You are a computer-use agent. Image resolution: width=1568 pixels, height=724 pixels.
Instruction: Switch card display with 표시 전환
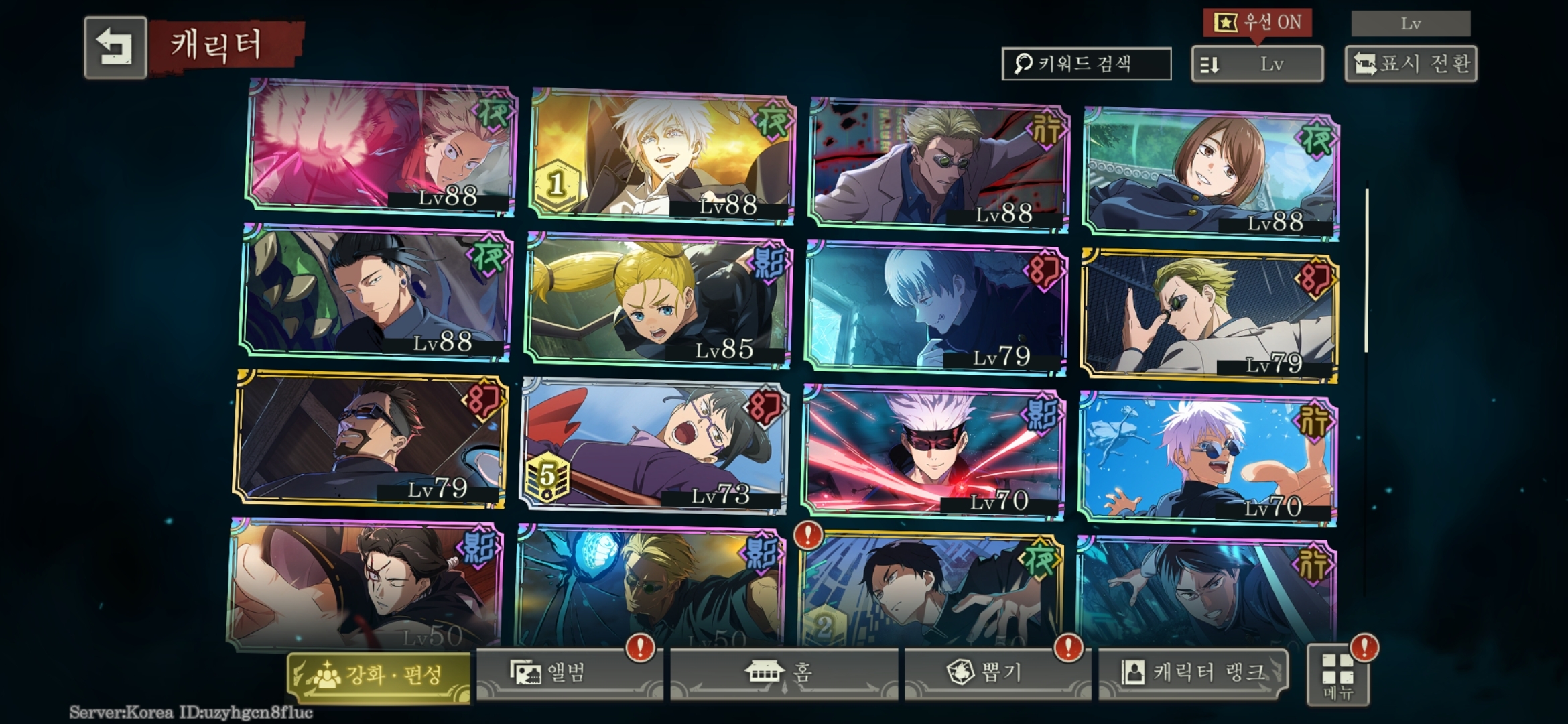1411,64
